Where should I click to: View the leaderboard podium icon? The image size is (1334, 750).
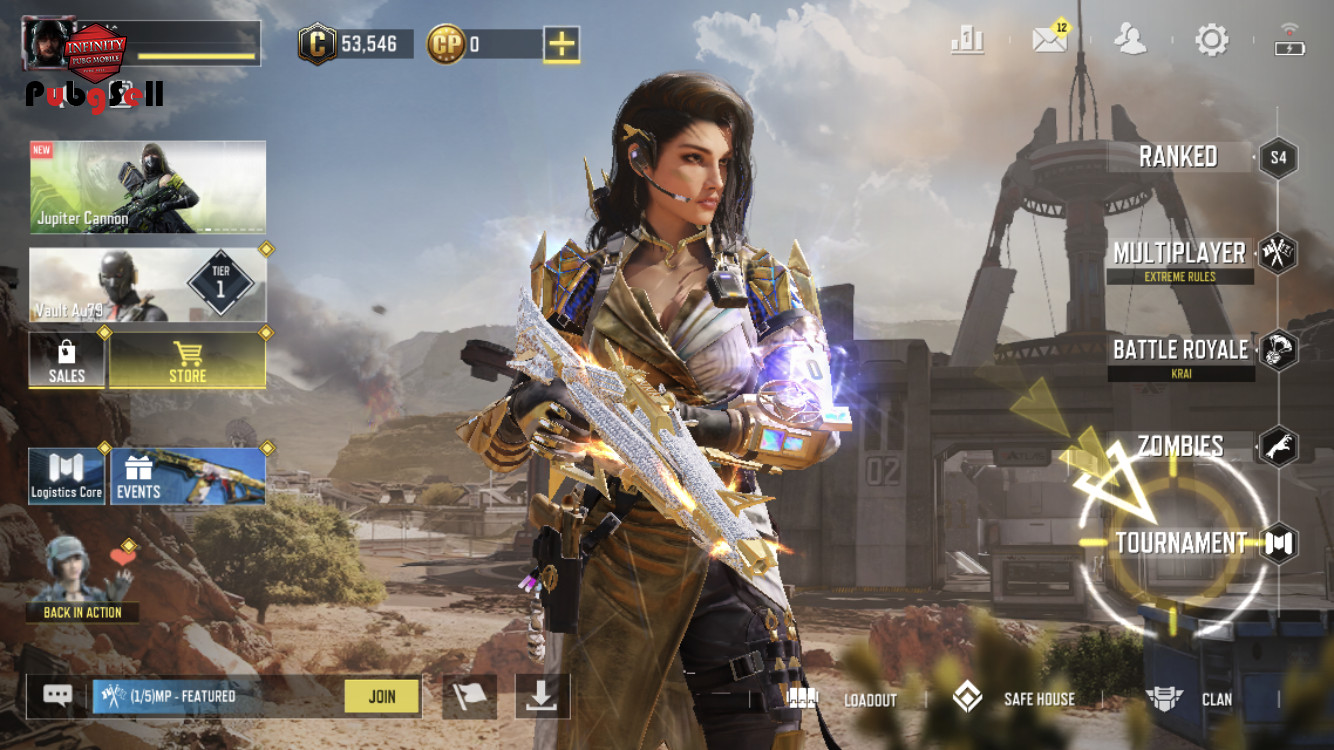(967, 41)
